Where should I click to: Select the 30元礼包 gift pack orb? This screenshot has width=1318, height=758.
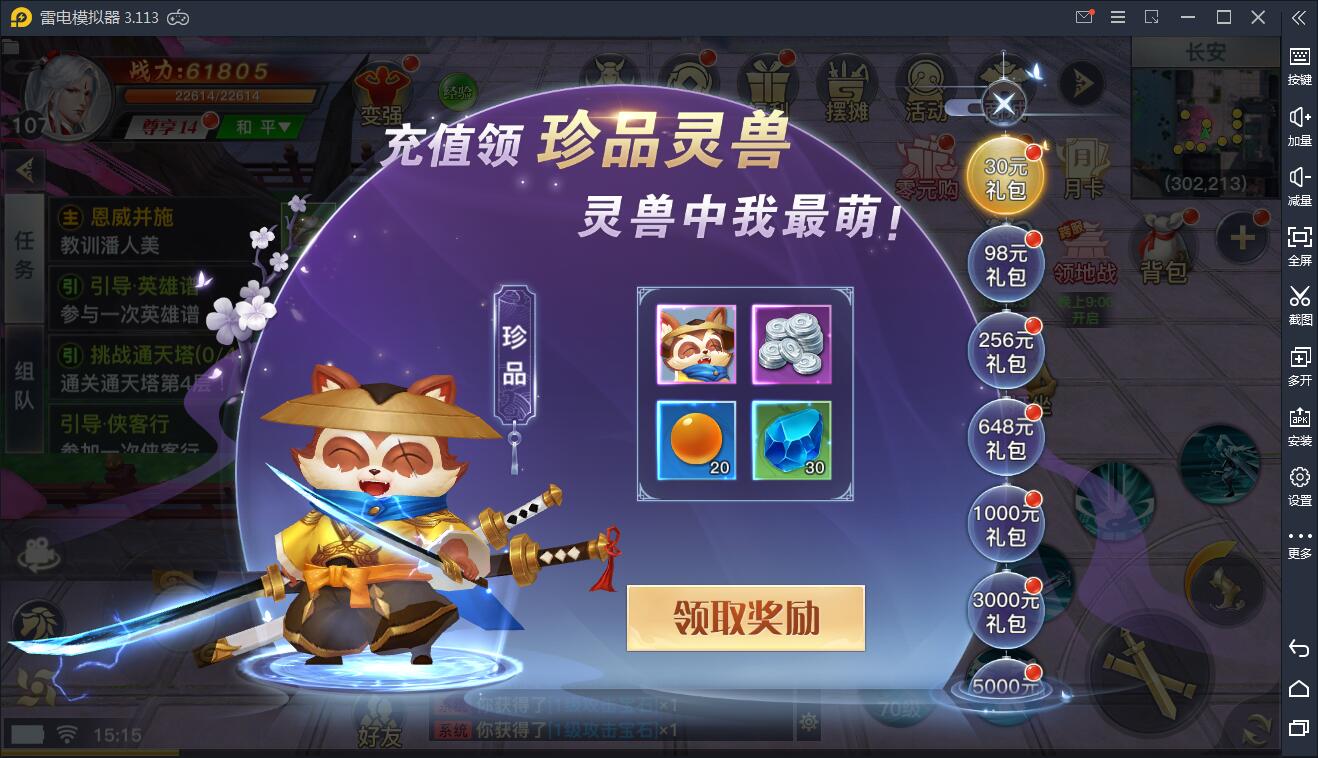click(x=1005, y=173)
